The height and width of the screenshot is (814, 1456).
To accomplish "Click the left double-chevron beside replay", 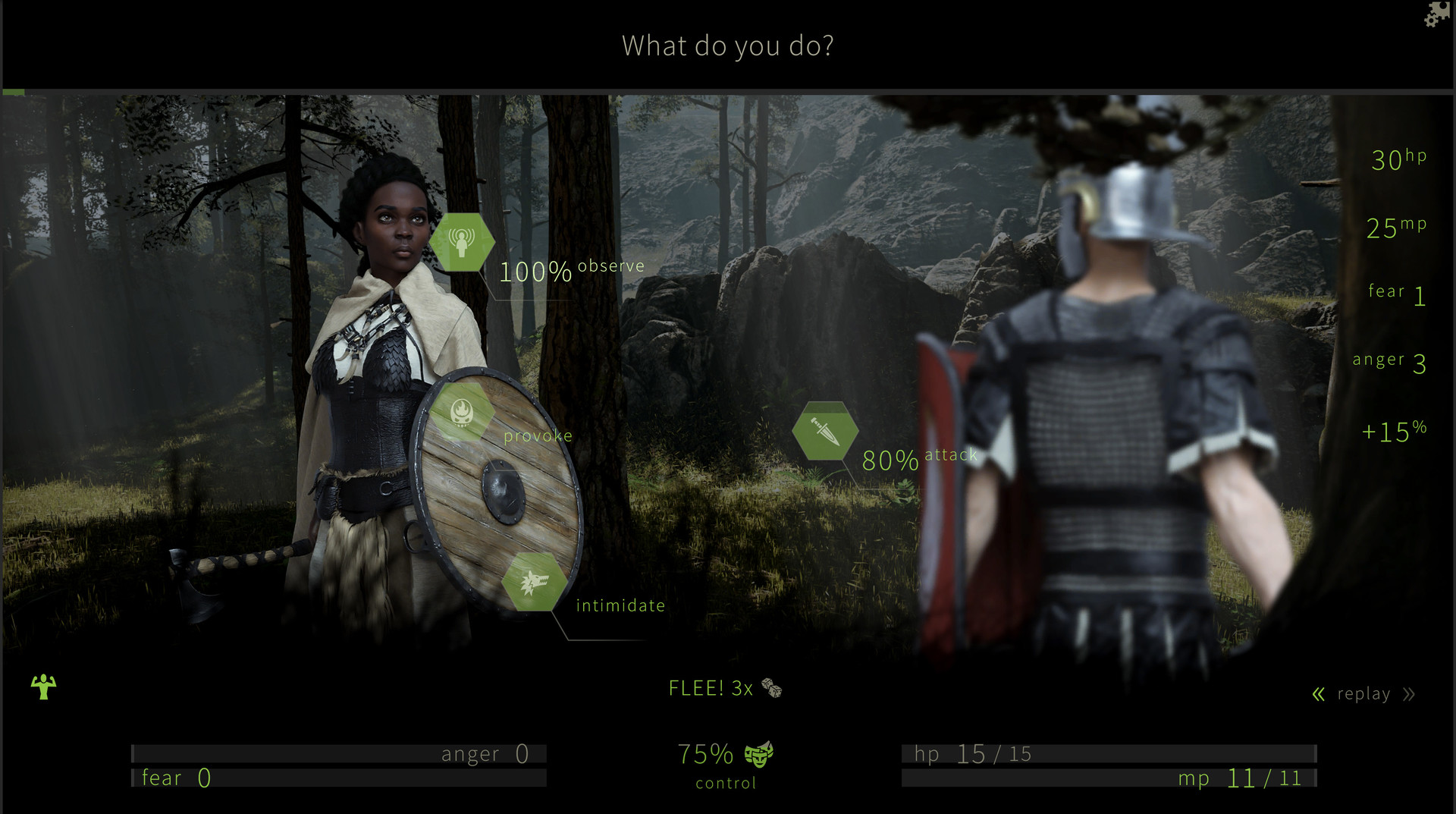I will (1317, 693).
